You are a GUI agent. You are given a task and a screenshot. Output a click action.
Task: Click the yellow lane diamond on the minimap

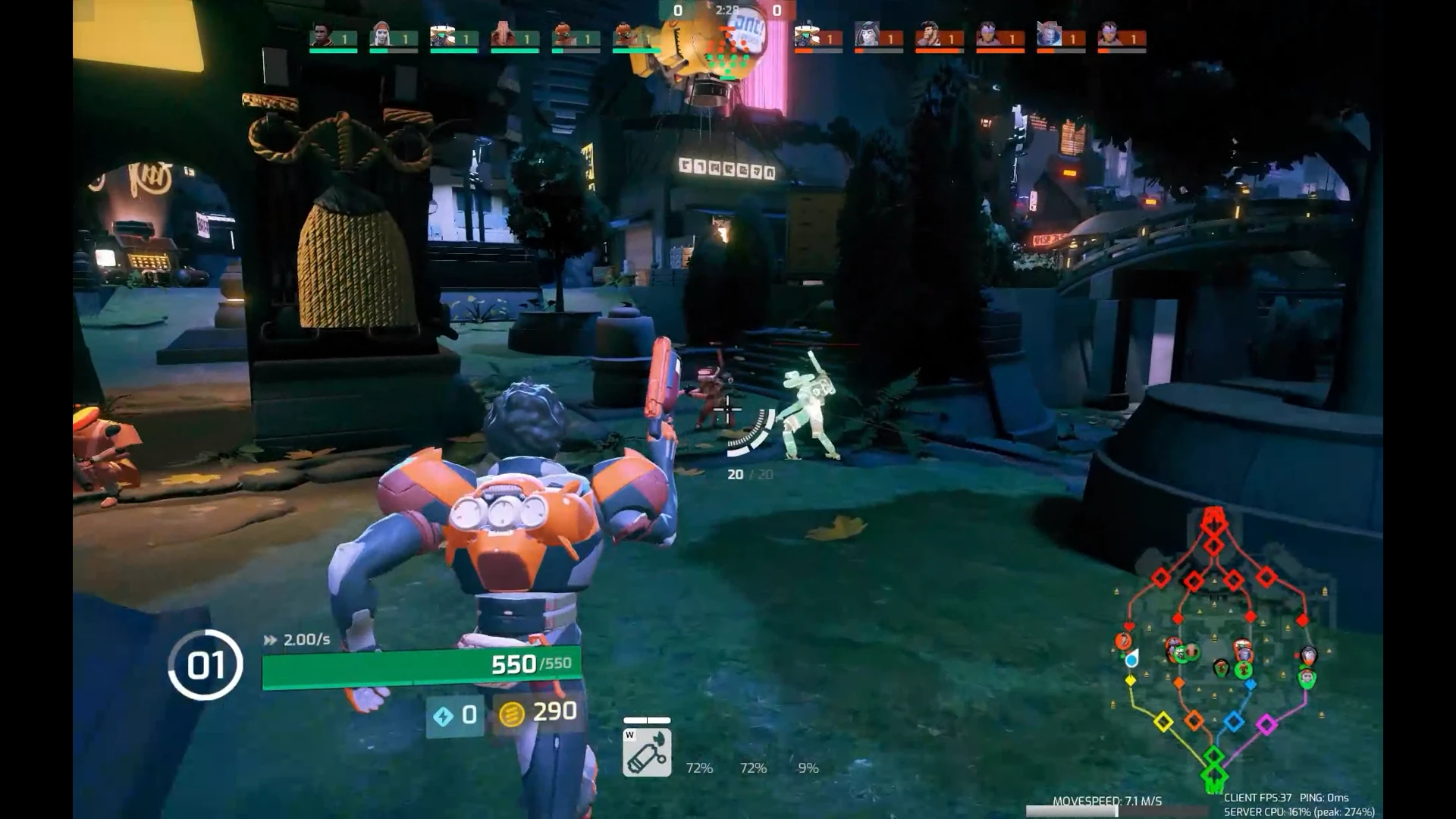click(x=1163, y=720)
